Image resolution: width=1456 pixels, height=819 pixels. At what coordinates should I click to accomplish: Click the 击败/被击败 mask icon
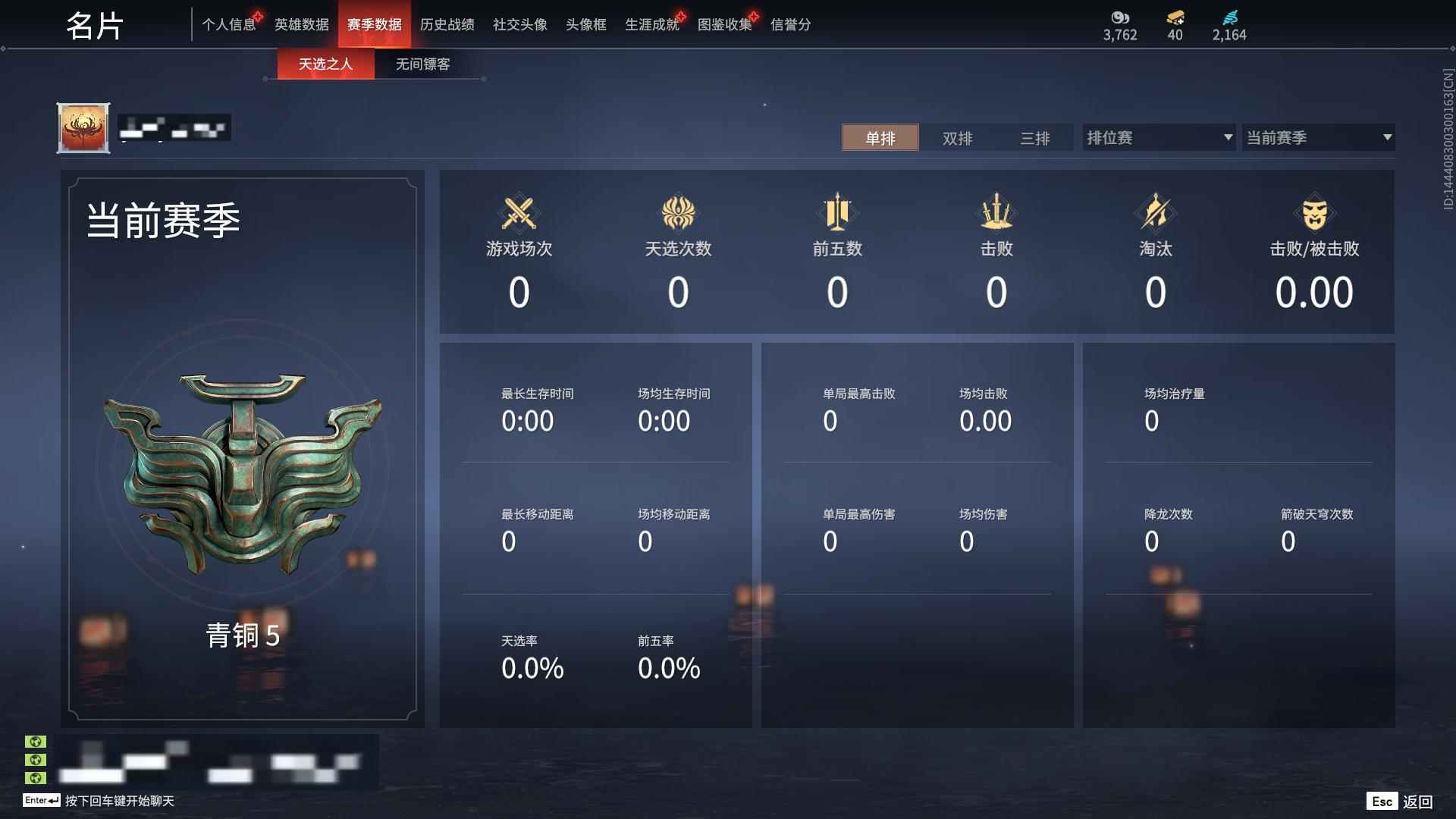point(1316,213)
